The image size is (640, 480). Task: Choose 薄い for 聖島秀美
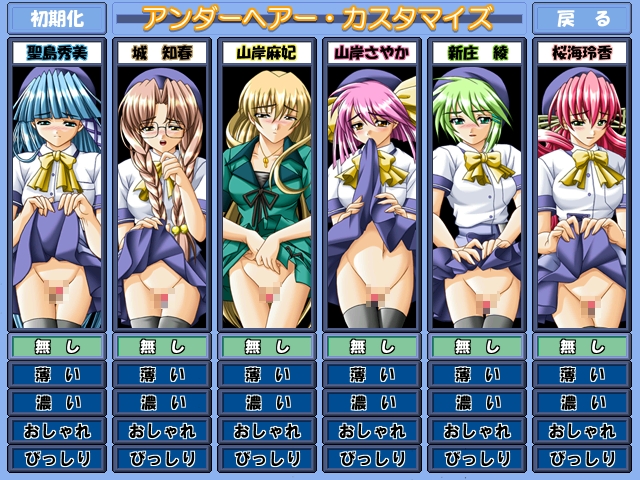click(x=56, y=375)
